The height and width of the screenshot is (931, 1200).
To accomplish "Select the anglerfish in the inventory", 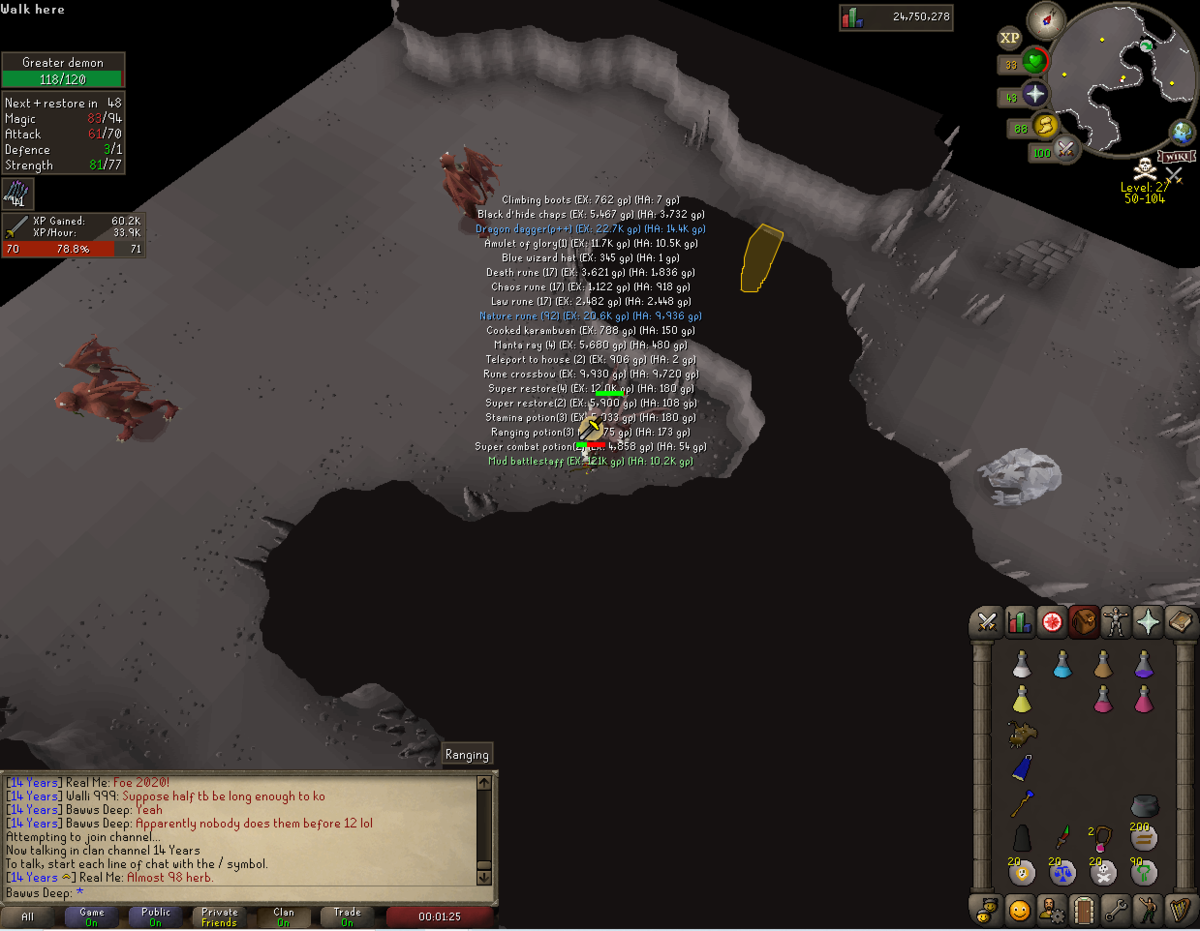I will tap(1021, 735).
